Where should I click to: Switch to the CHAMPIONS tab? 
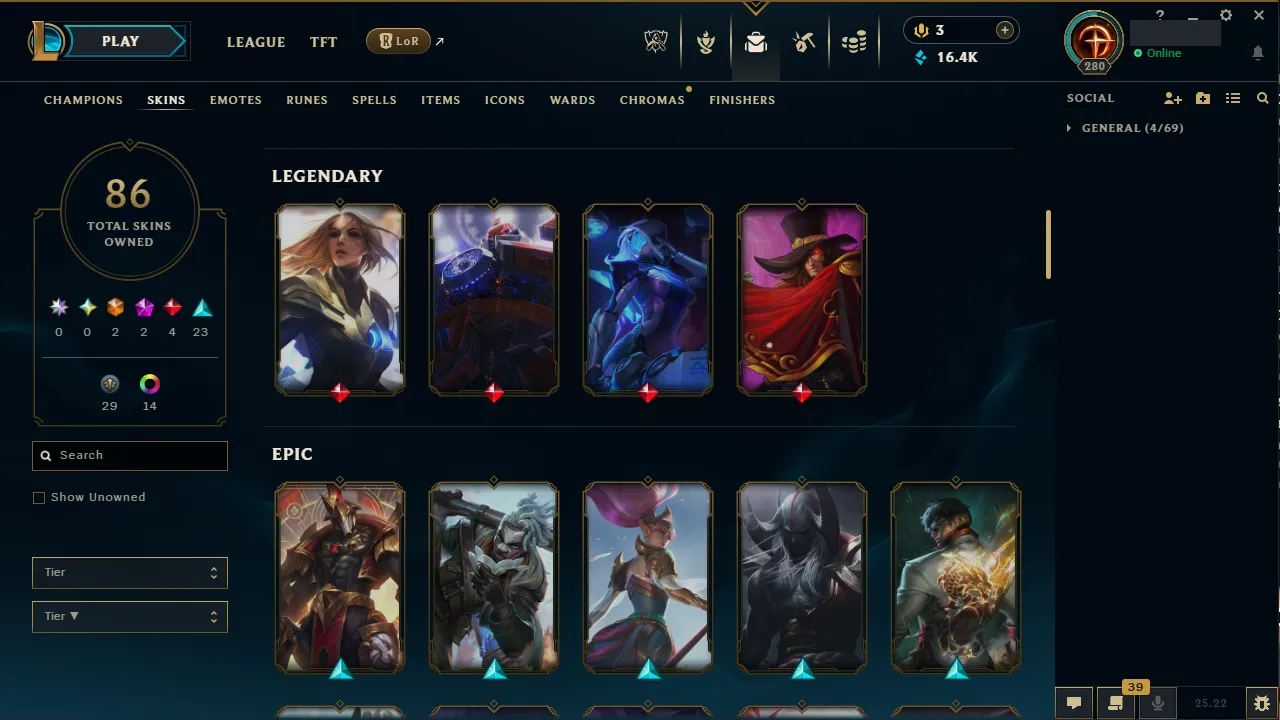point(83,100)
